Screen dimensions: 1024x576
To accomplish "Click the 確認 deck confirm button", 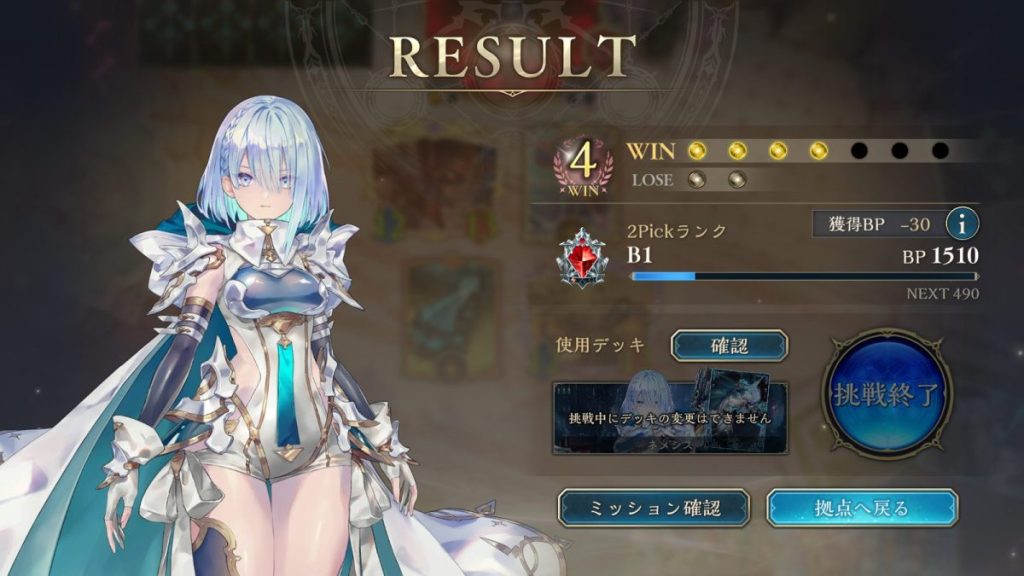I will [x=728, y=345].
